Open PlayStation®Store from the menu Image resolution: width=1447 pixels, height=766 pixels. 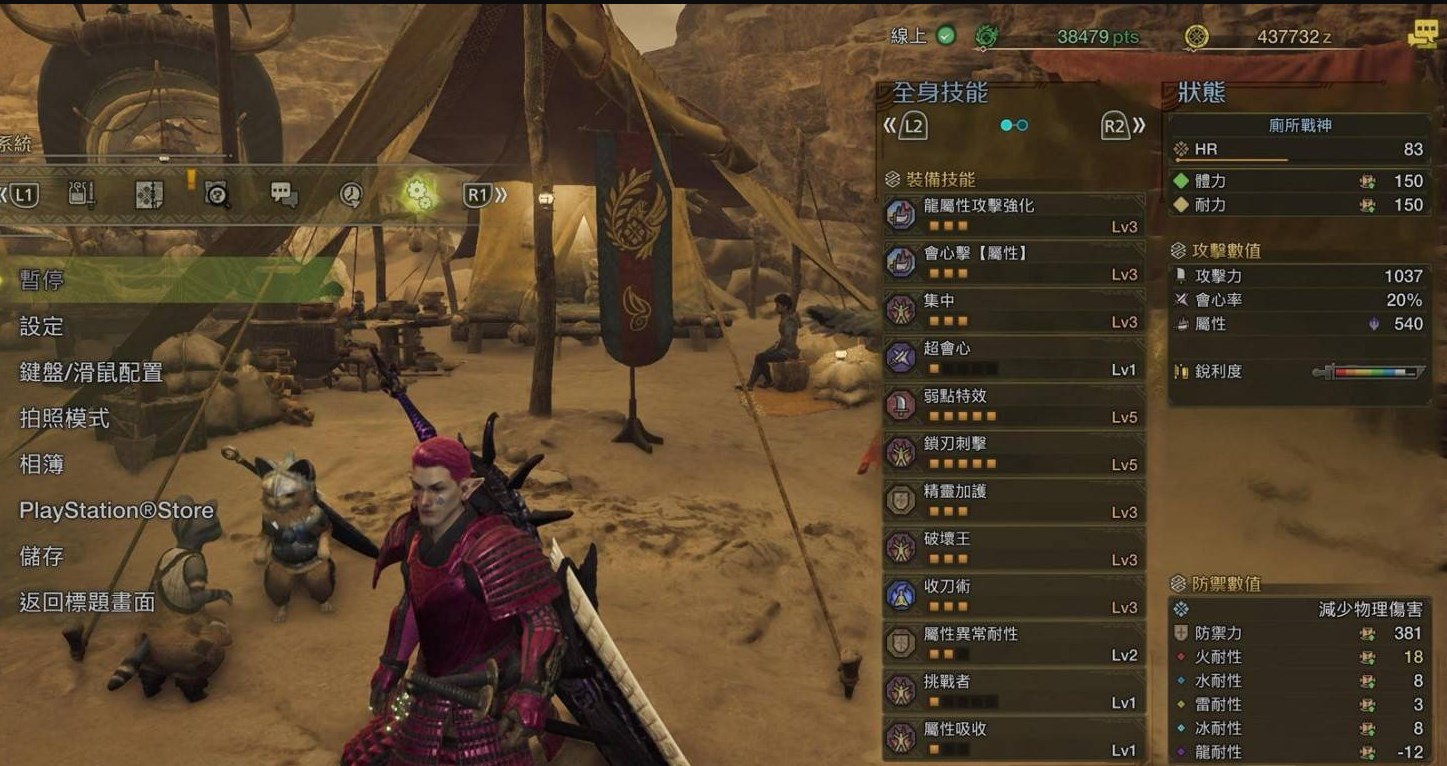117,511
